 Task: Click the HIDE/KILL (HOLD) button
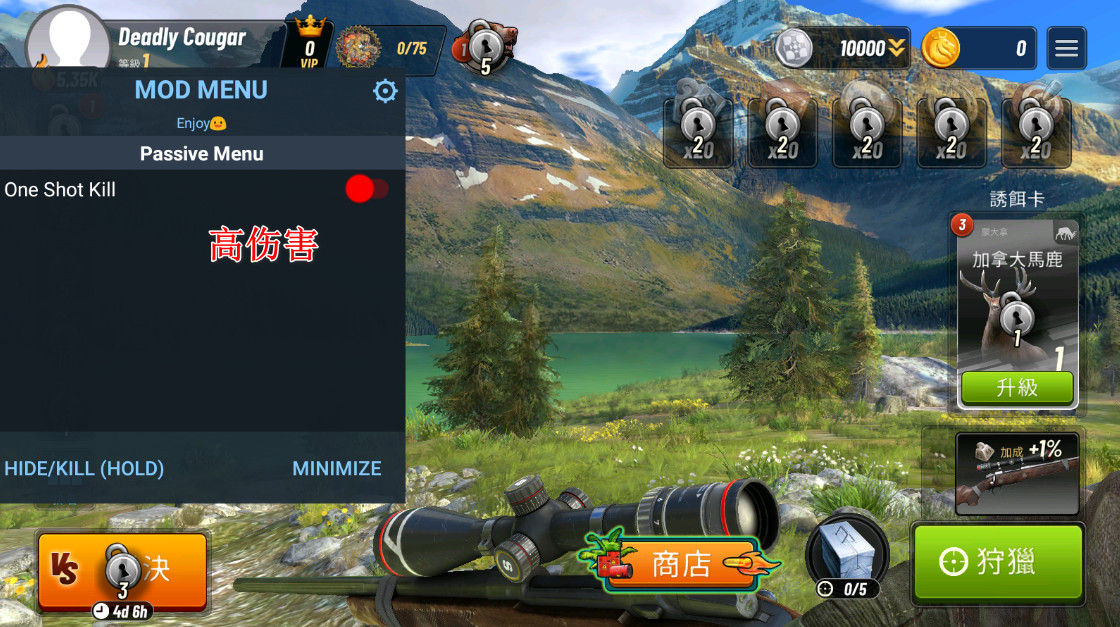tap(84, 468)
